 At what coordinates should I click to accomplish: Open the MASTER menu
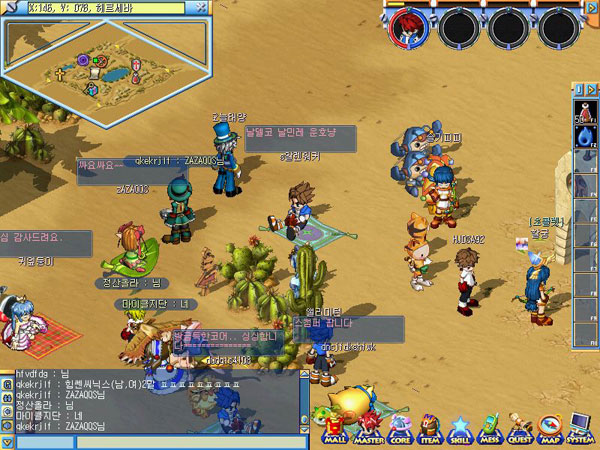pyautogui.click(x=366, y=427)
